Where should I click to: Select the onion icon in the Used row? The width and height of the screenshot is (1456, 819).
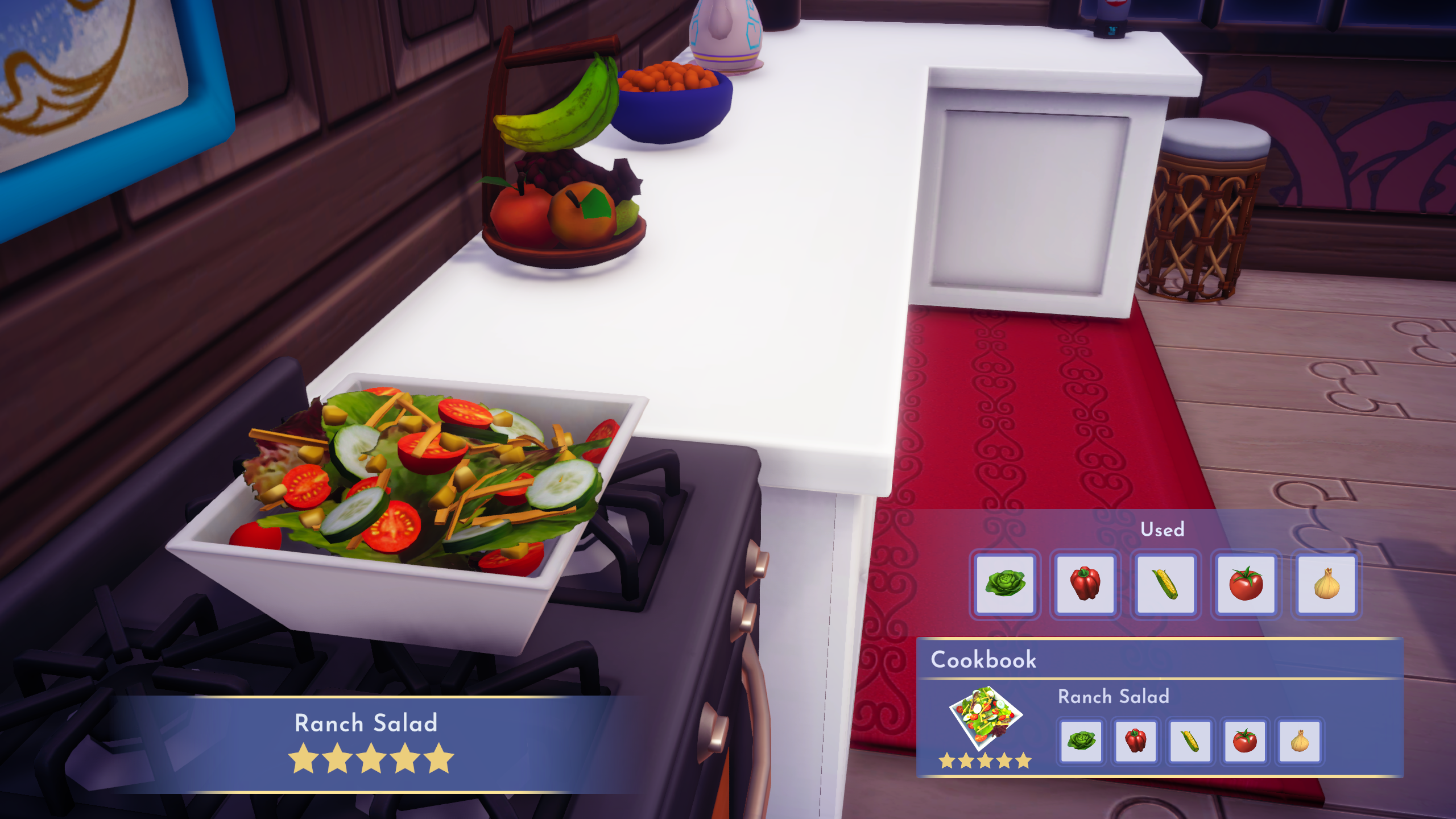coord(1326,584)
